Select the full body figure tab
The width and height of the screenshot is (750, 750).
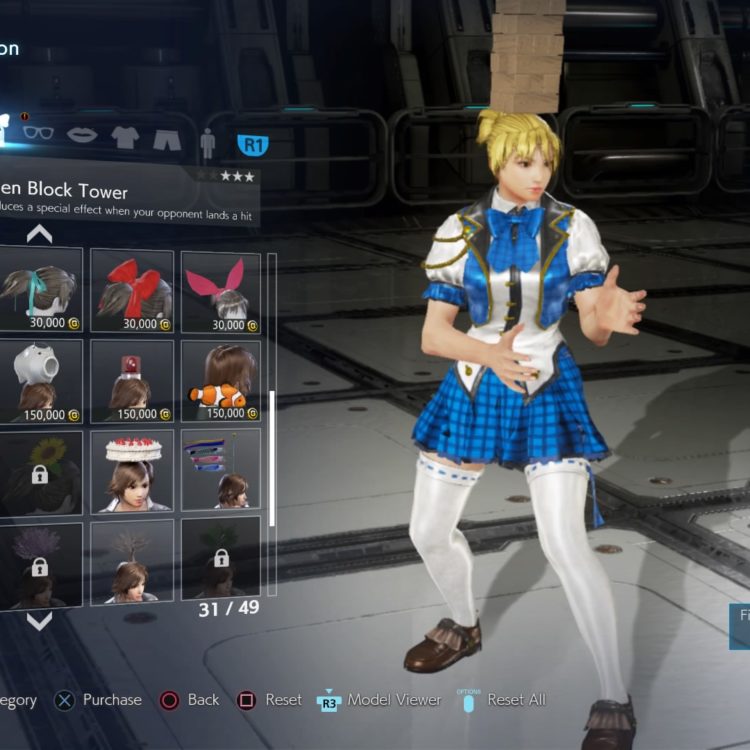point(207,143)
